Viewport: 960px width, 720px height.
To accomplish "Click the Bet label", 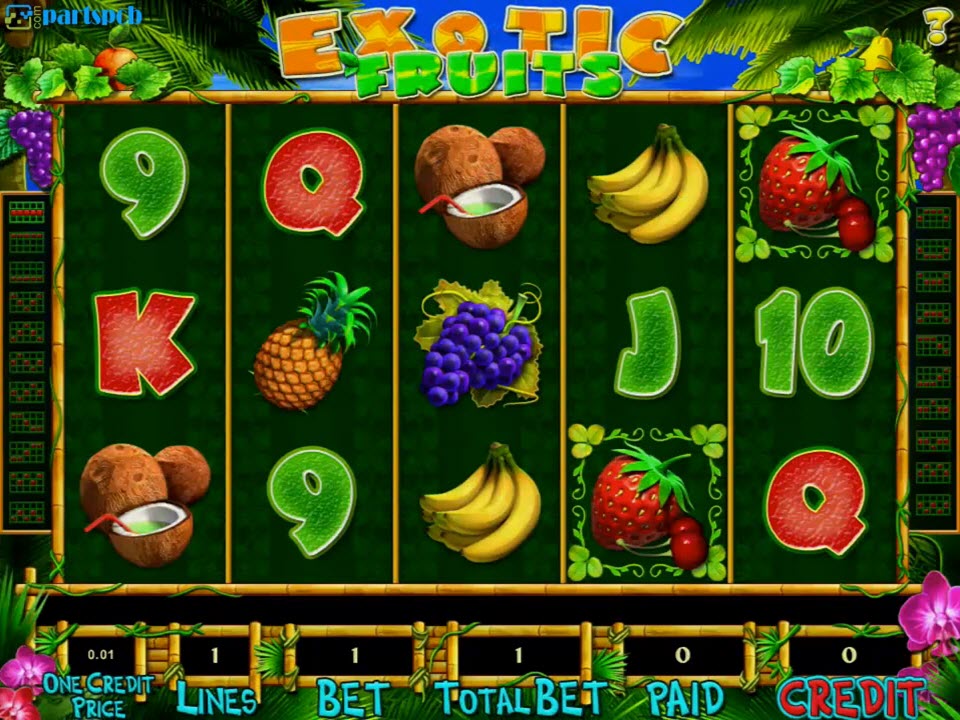I will (352, 697).
